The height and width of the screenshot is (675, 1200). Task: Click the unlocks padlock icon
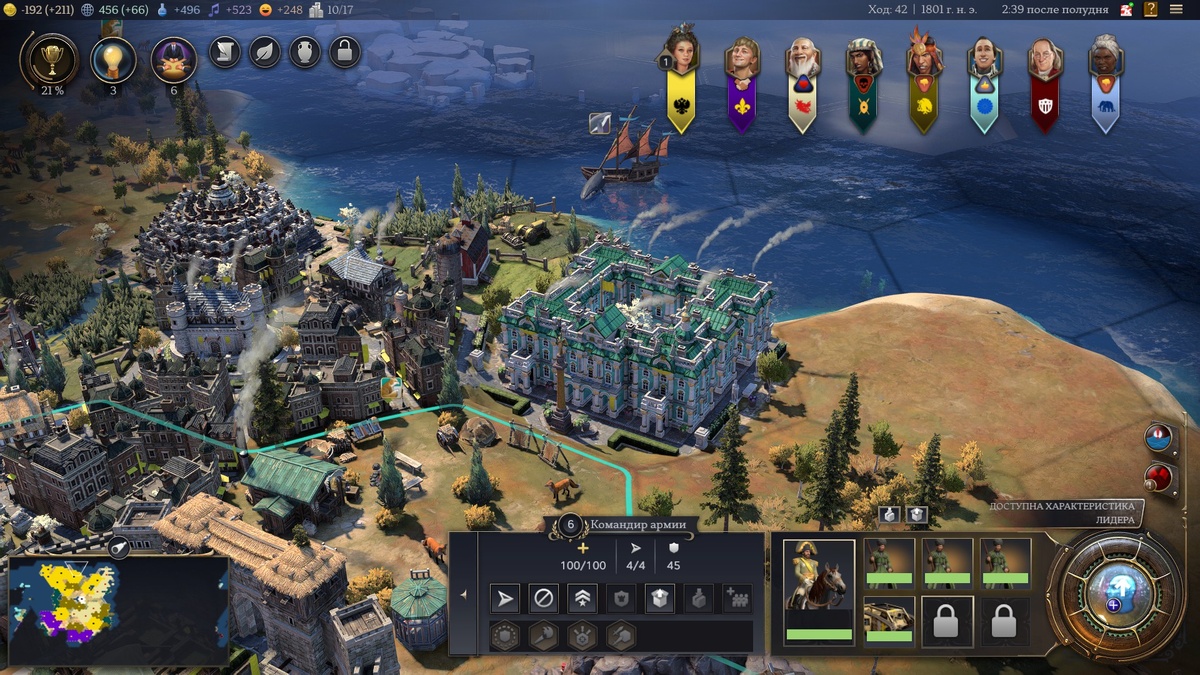coord(345,51)
